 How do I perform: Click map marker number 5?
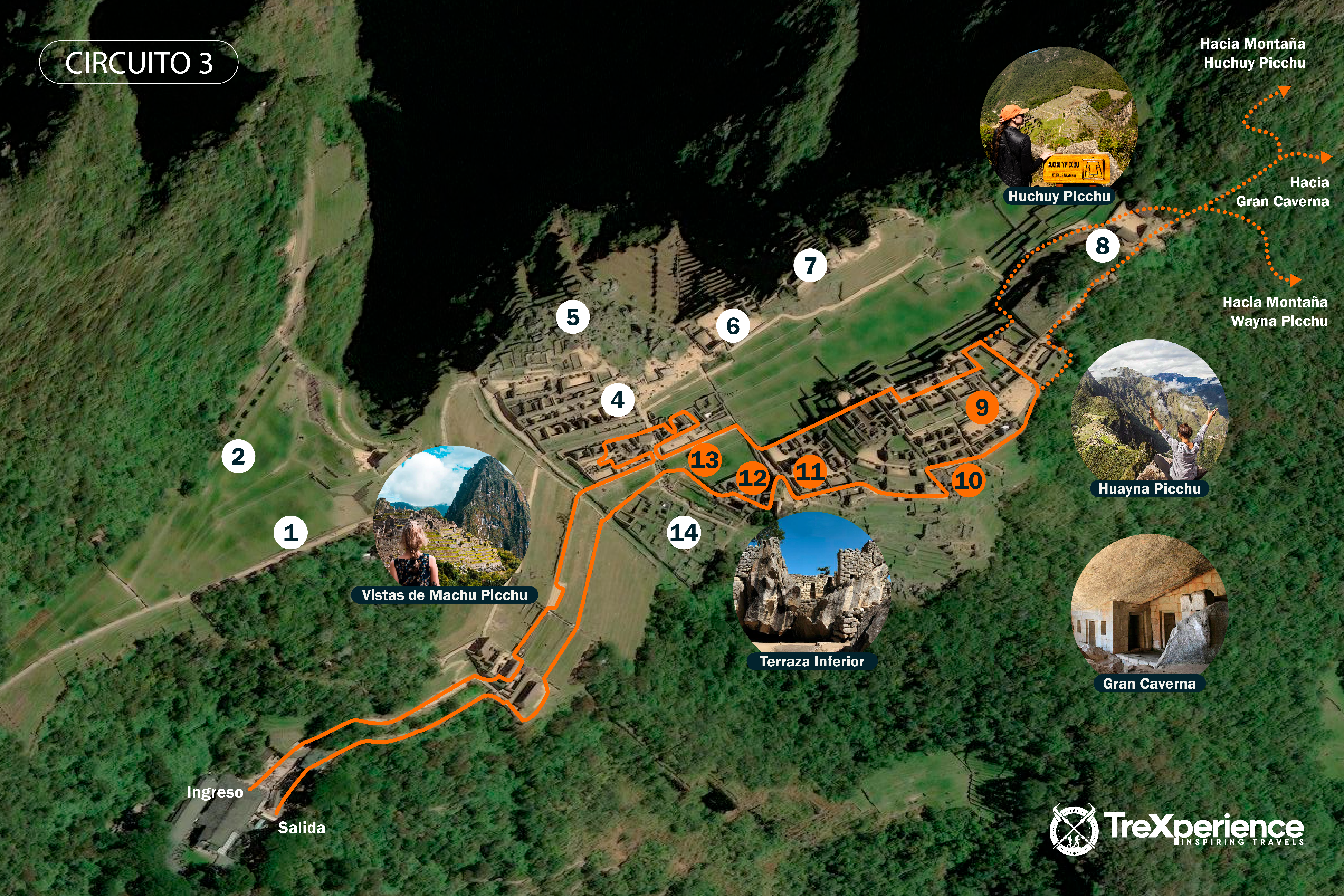coord(573,317)
